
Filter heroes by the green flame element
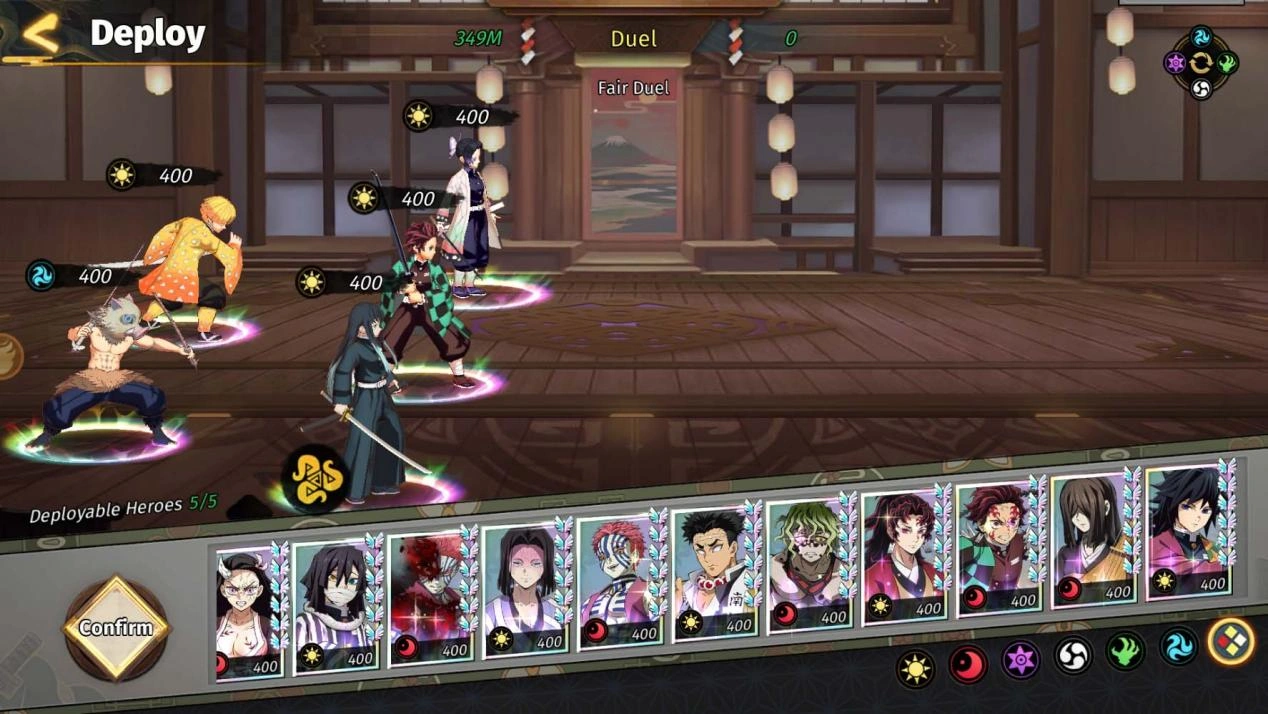pyautogui.click(x=1126, y=652)
